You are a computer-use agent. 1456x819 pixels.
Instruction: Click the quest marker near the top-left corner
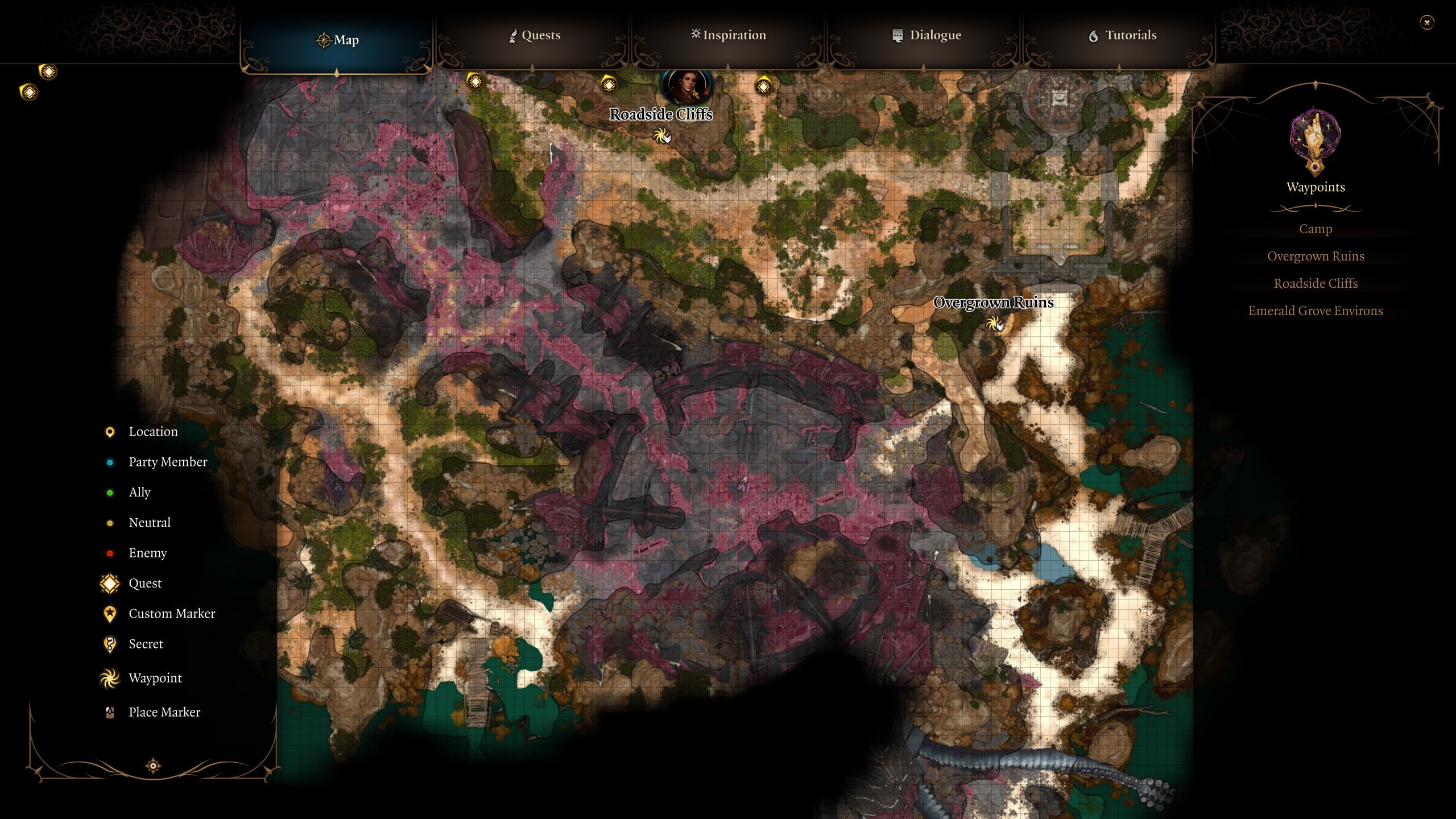48,72
